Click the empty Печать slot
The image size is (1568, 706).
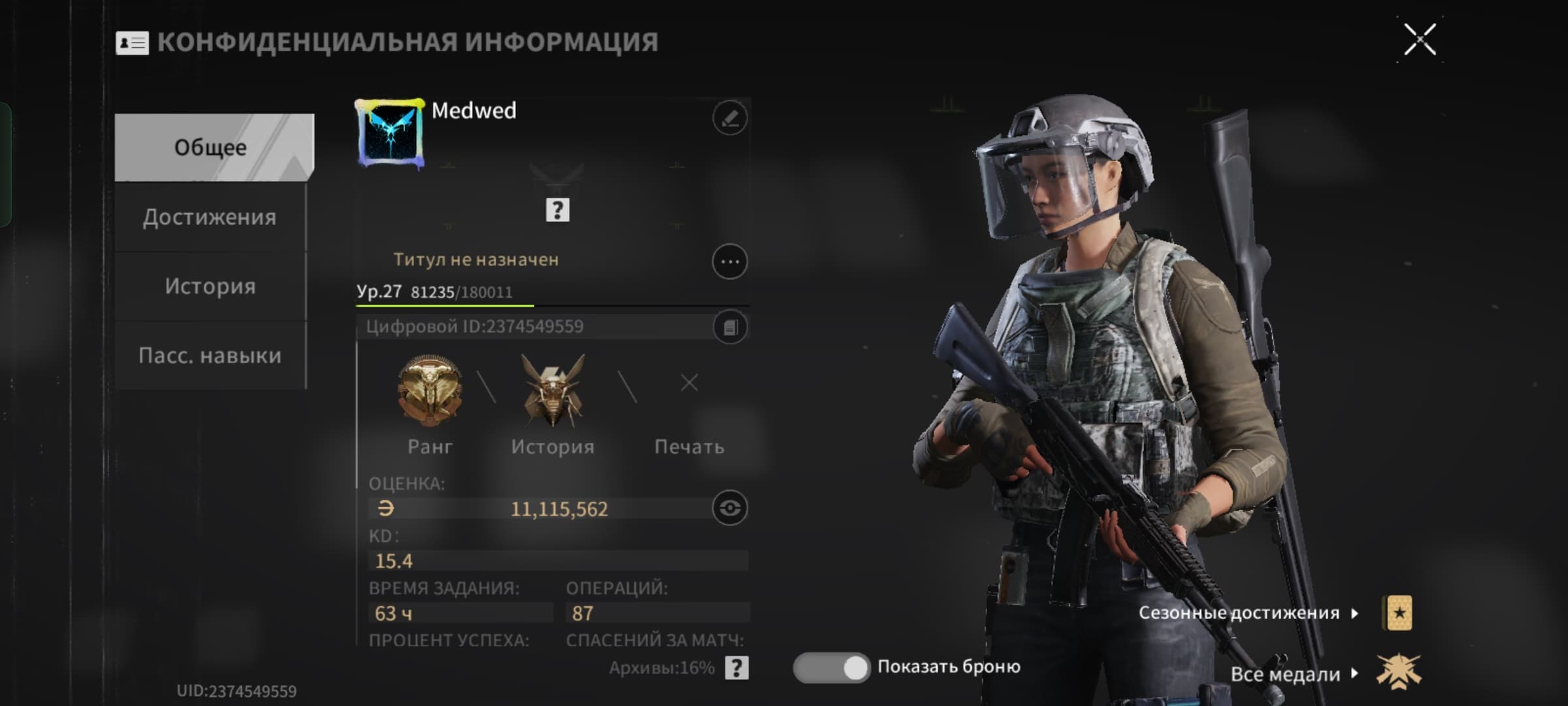(x=689, y=383)
